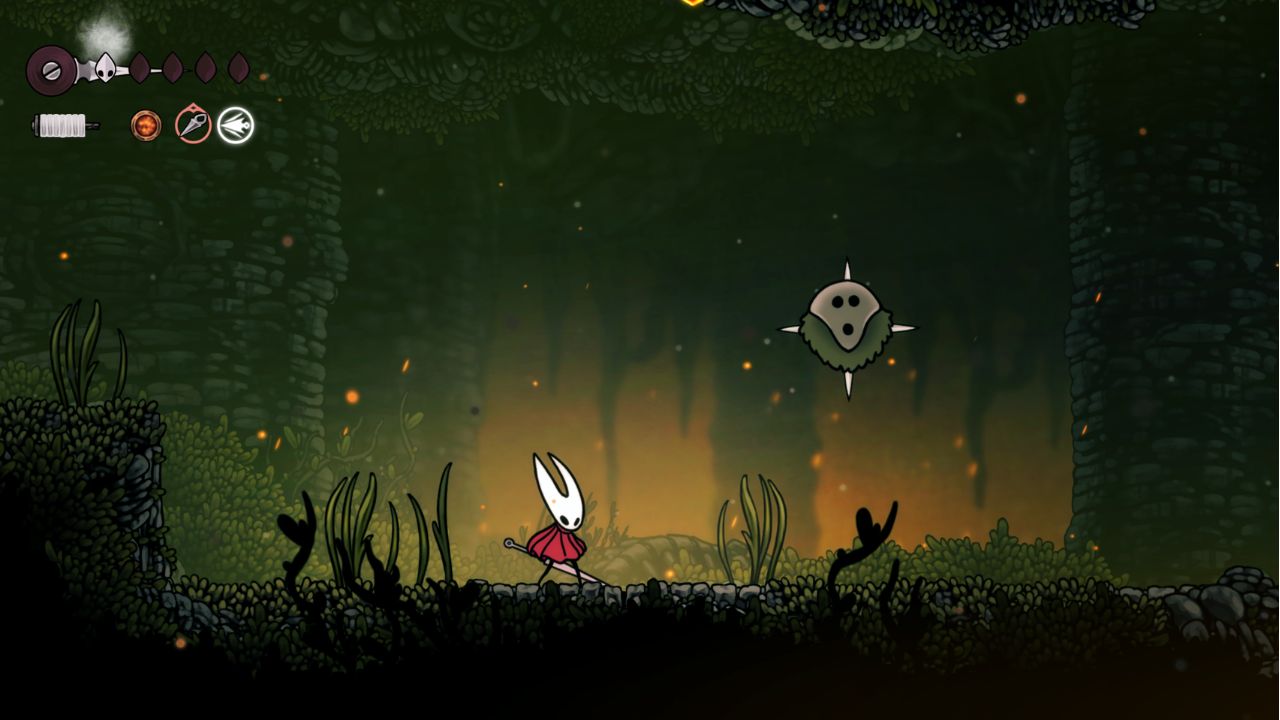This screenshot has width=1280, height=720.
Task: Select the red straight pin tool icon
Action: tap(193, 124)
